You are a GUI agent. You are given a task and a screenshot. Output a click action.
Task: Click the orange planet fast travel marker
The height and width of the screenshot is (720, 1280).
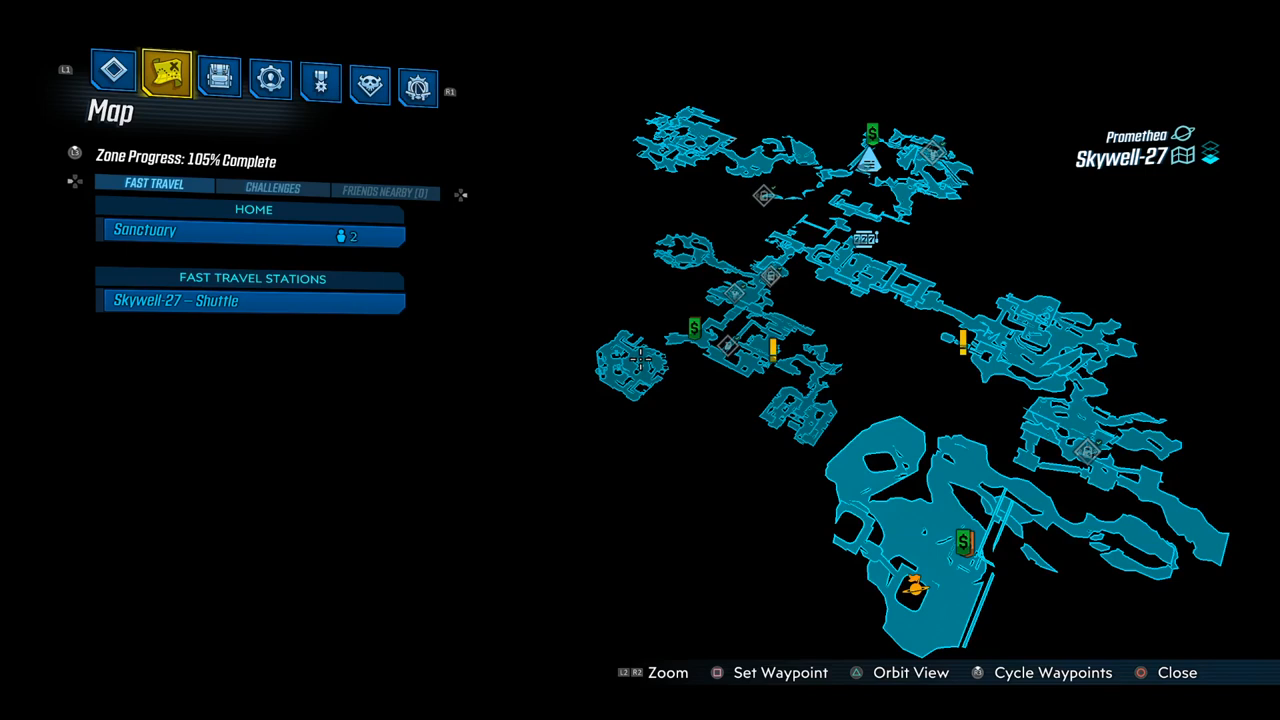[x=913, y=587]
